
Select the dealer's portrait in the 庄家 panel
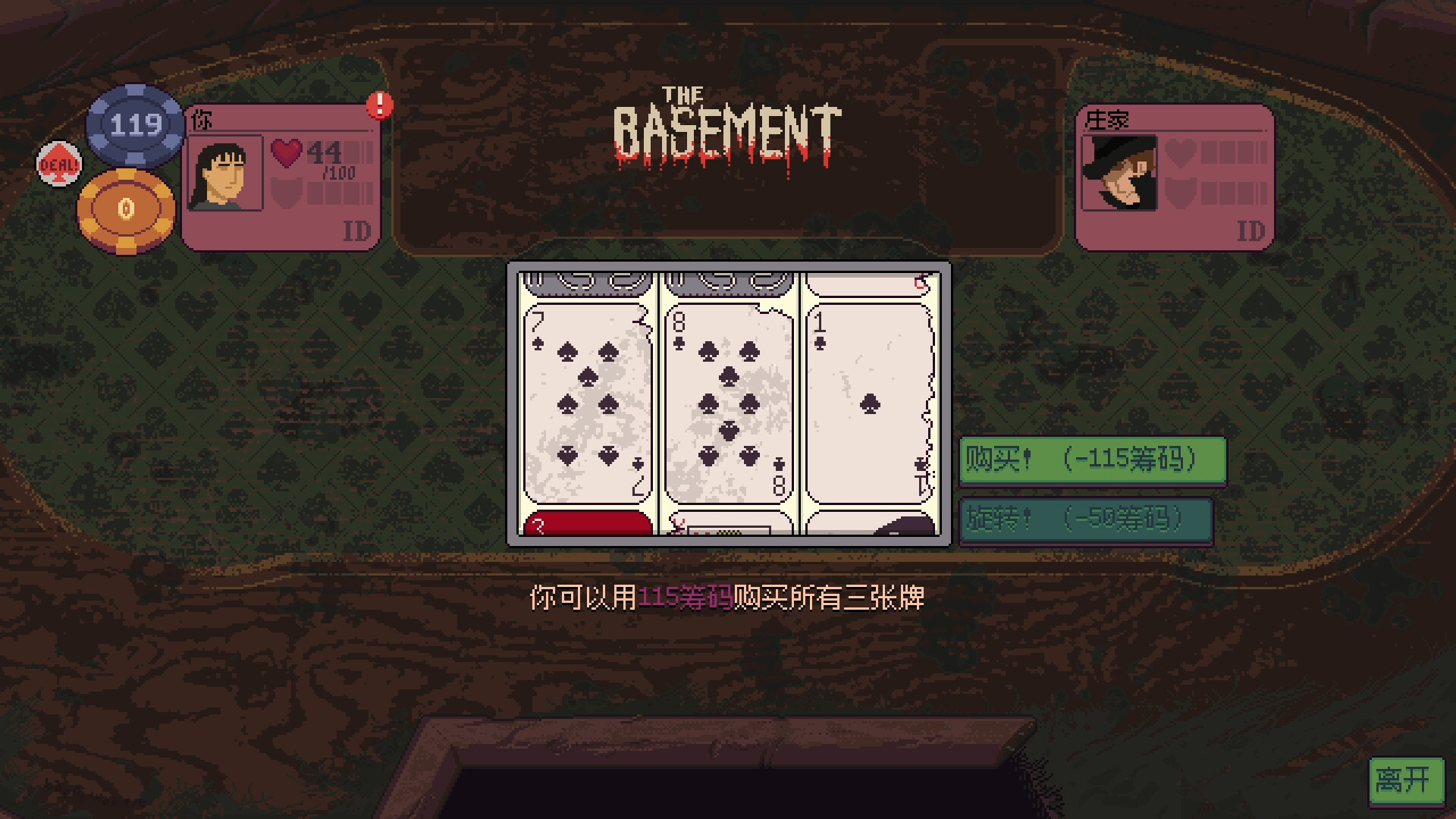coord(1119,173)
